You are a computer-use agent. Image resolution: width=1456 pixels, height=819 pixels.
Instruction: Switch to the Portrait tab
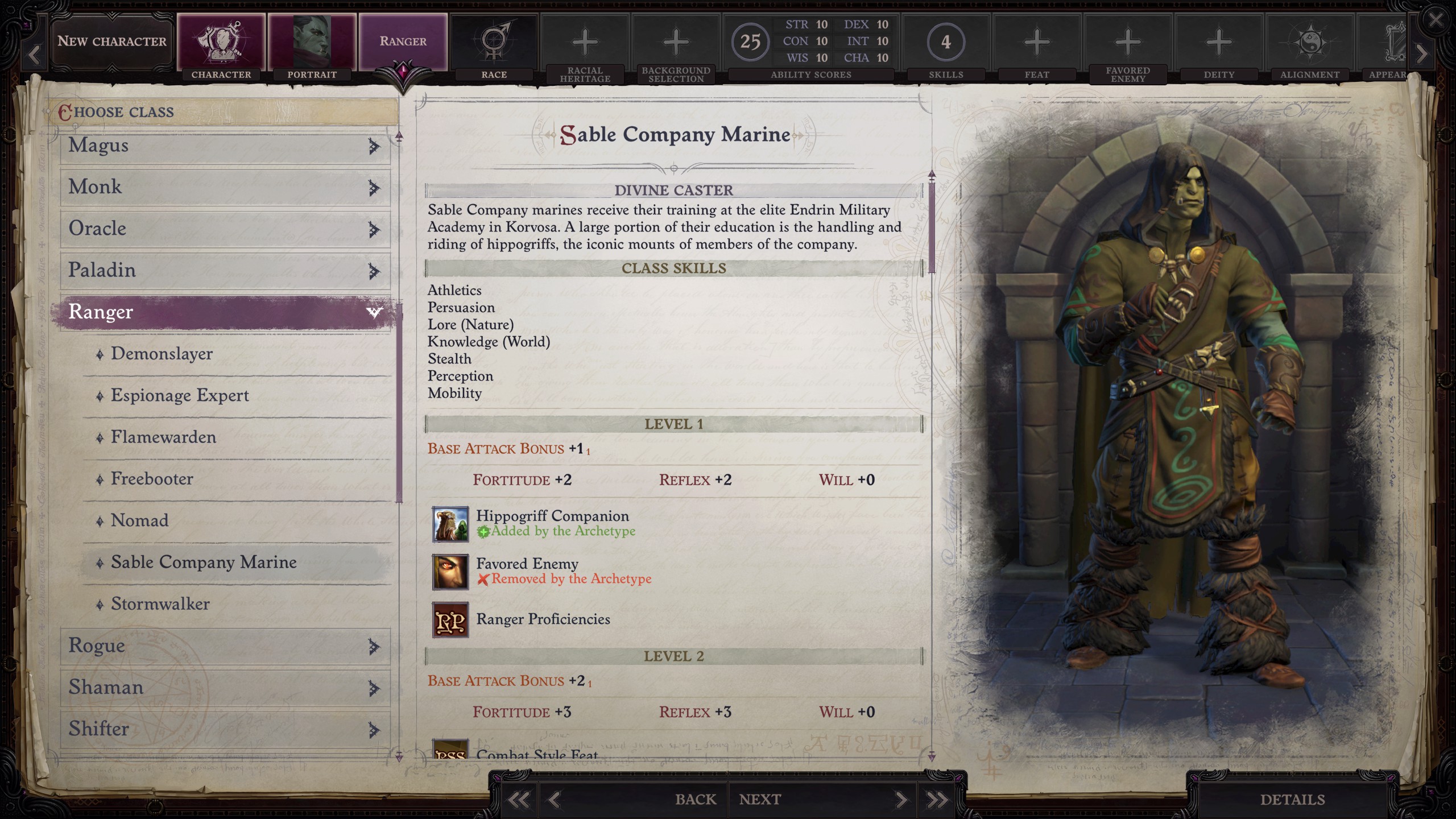click(312, 41)
